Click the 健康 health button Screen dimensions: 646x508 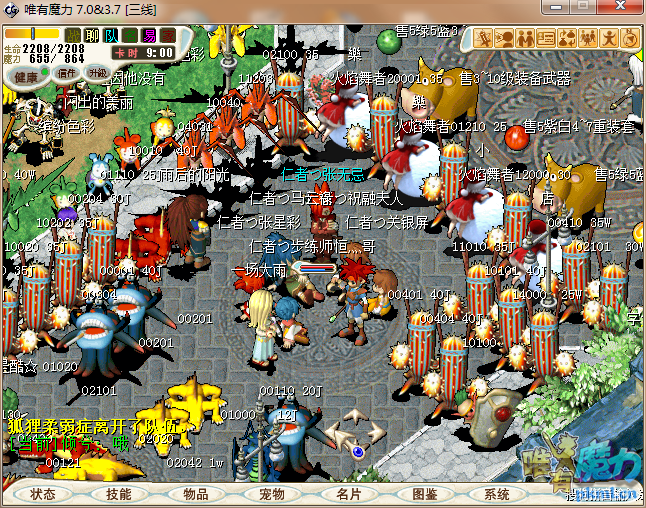[27, 77]
